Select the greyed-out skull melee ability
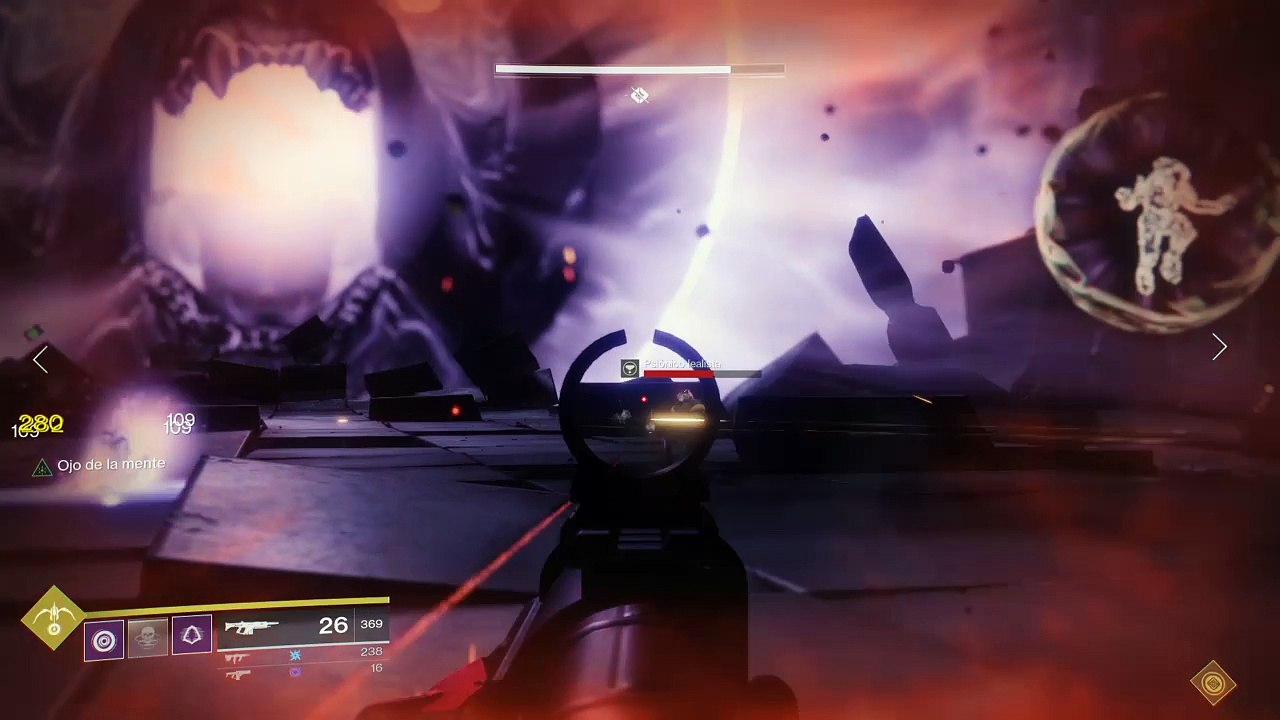 click(148, 638)
